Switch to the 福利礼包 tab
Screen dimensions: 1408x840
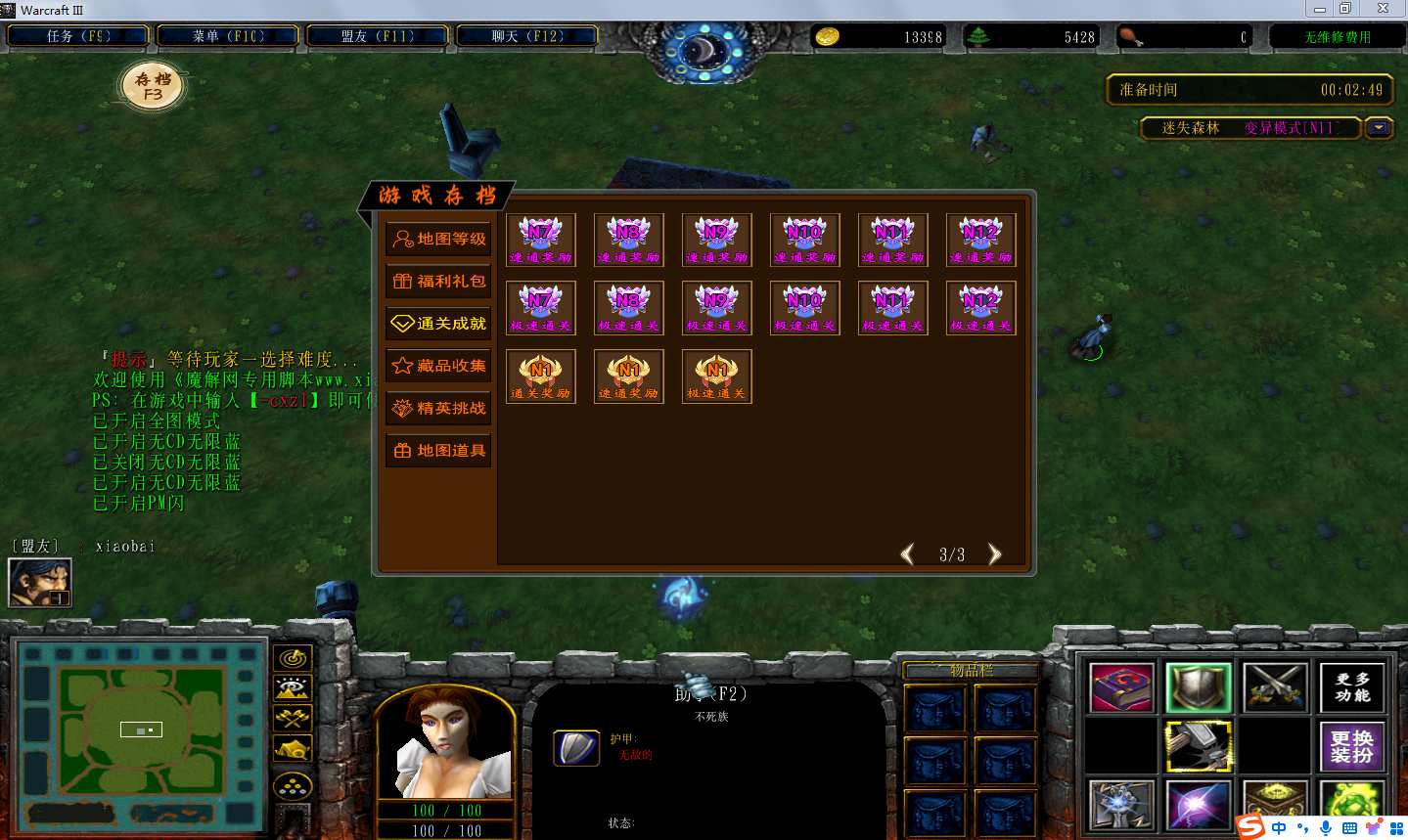[x=438, y=282]
